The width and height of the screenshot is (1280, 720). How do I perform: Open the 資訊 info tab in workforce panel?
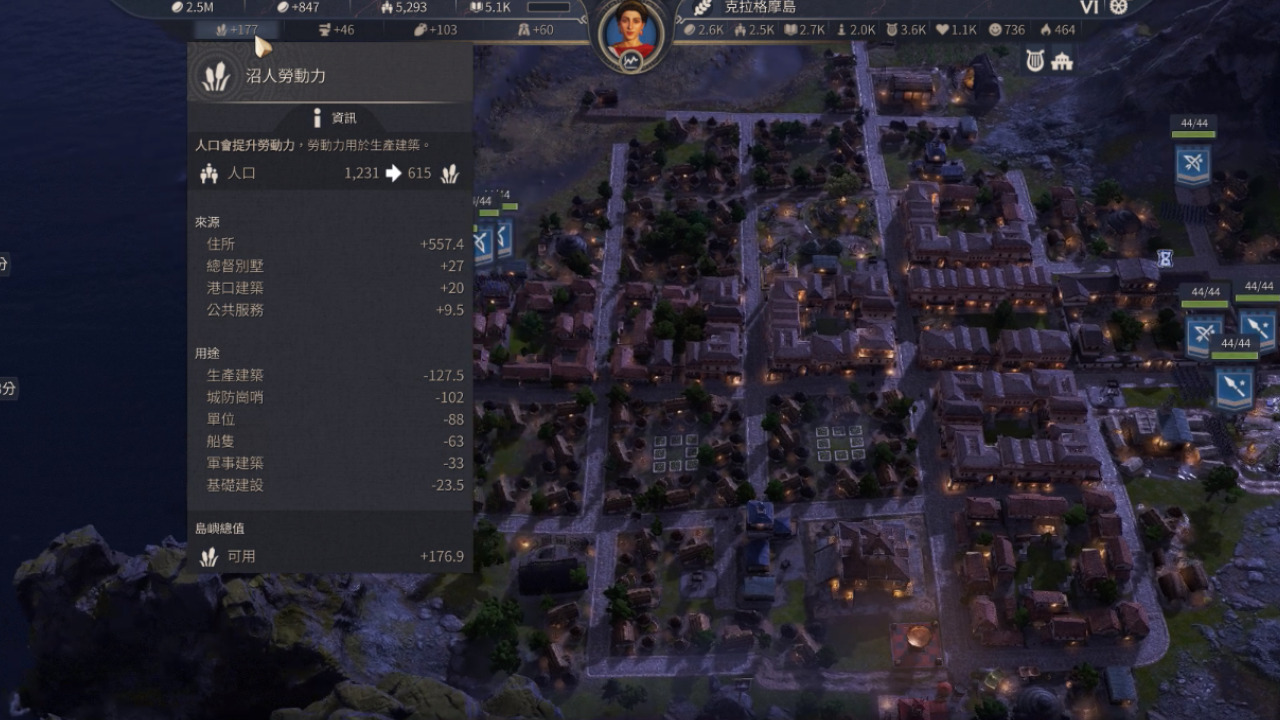pos(333,118)
